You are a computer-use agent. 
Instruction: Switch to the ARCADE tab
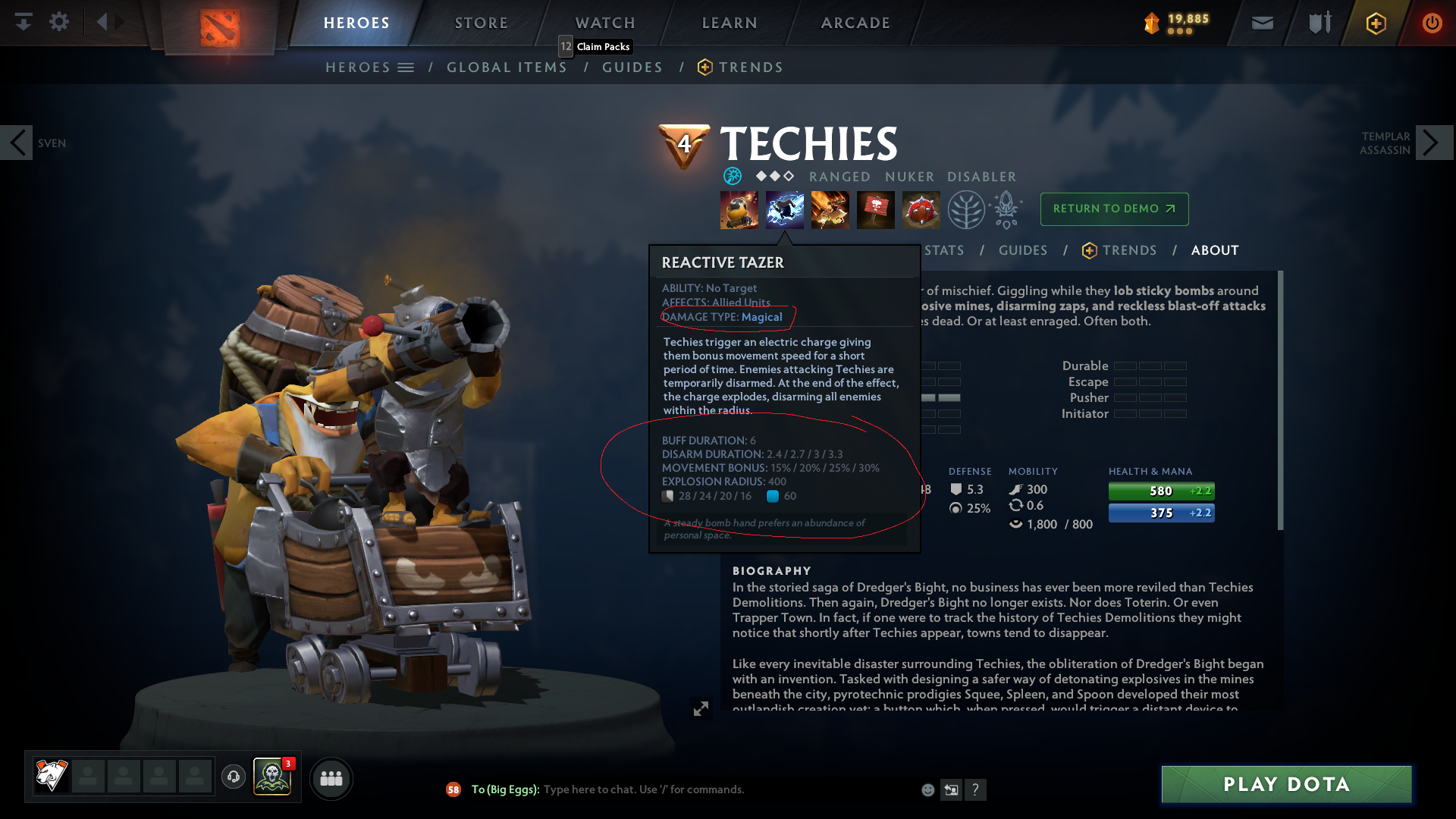pyautogui.click(x=855, y=23)
